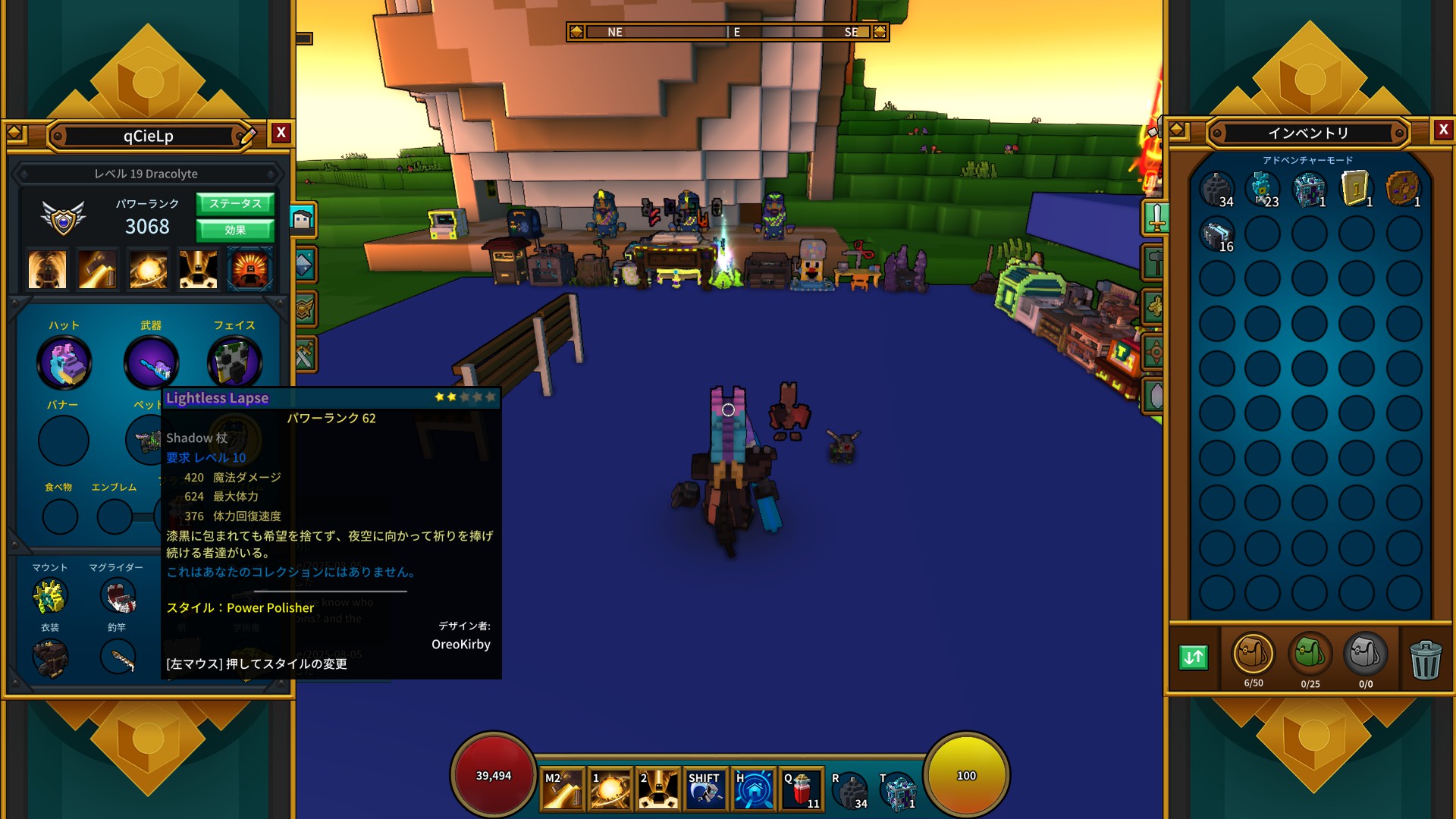Click the pencil edit-name icon
This screenshot has width=1456, height=819.
(x=248, y=136)
